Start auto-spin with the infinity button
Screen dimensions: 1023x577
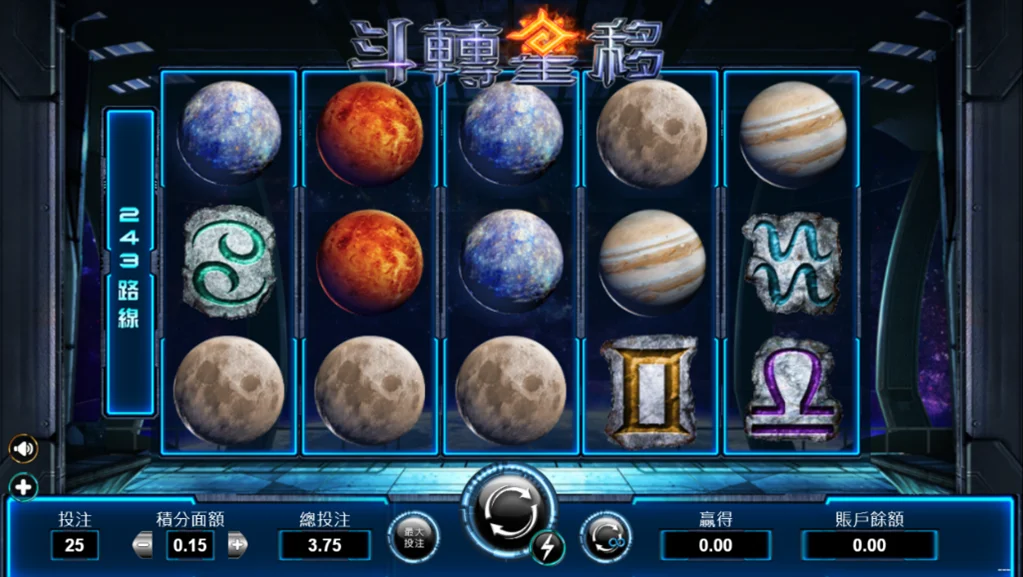coord(604,537)
